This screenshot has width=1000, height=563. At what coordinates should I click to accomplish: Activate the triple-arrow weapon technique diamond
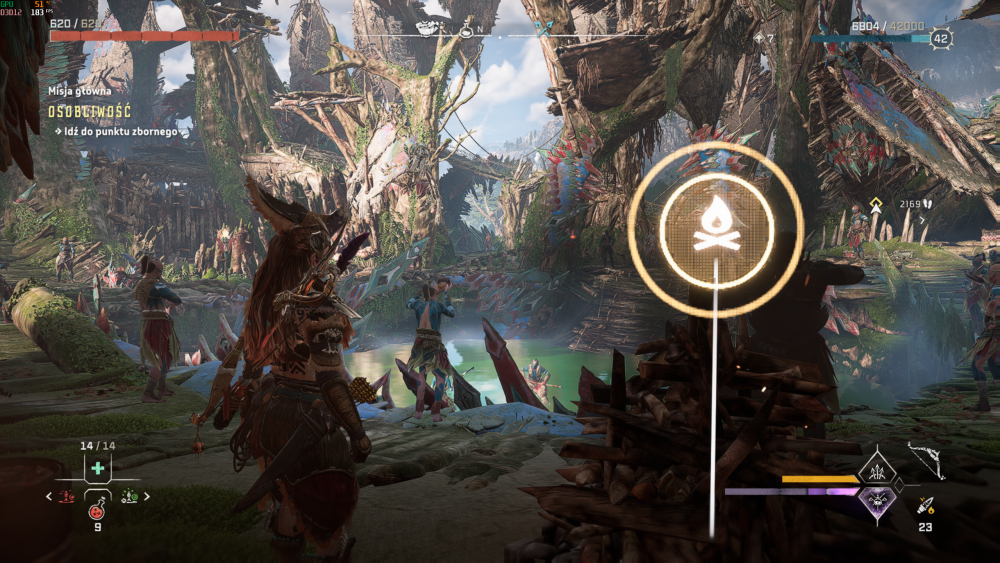(x=877, y=467)
